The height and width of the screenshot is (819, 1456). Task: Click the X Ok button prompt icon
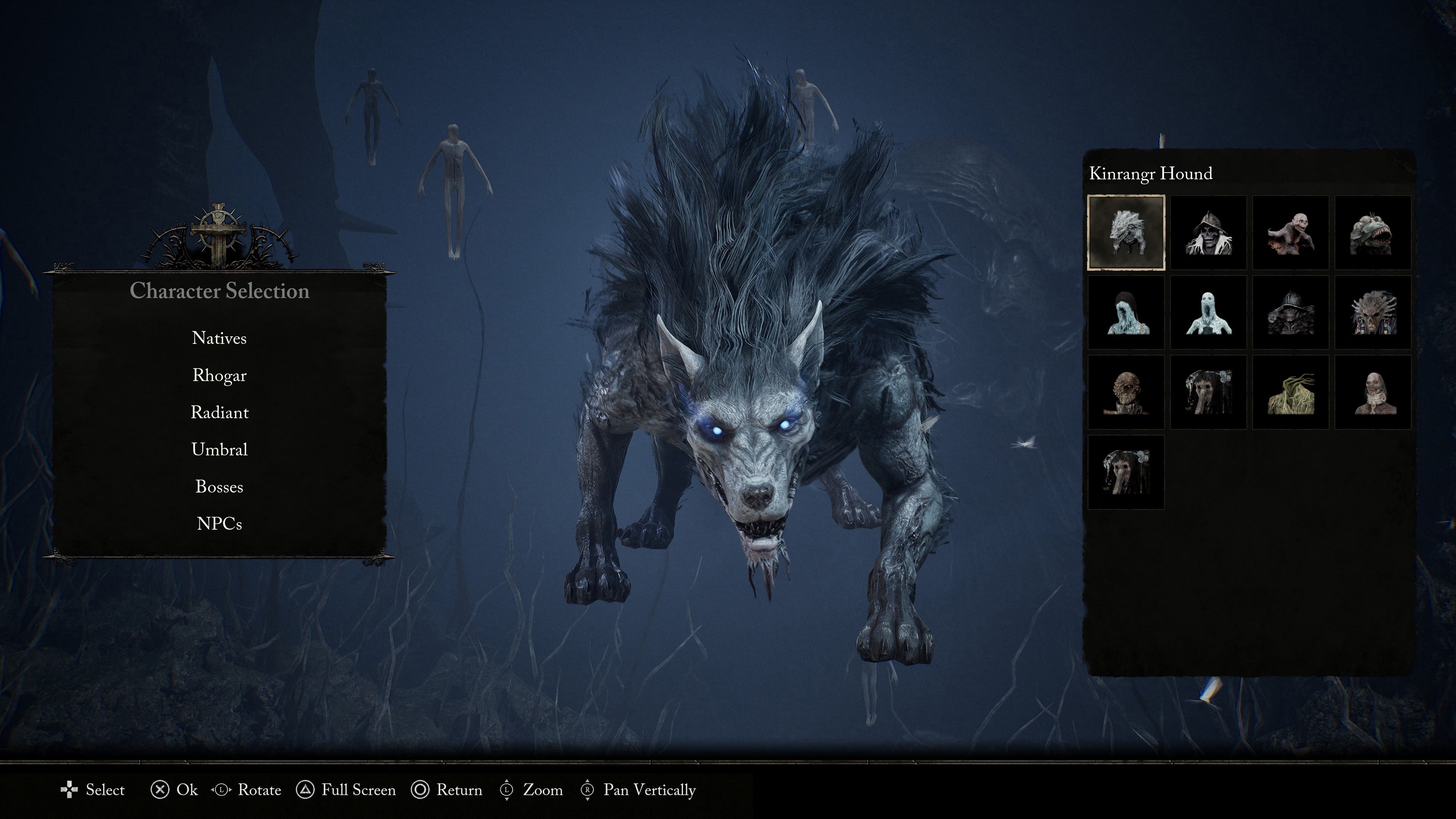click(160, 790)
